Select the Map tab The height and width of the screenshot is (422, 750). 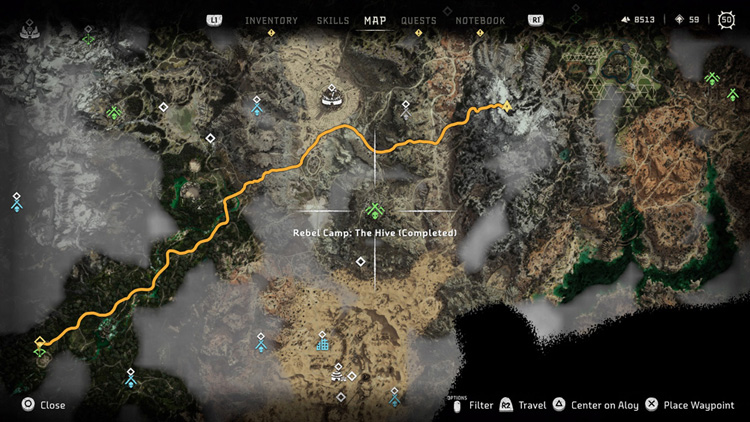[375, 20]
